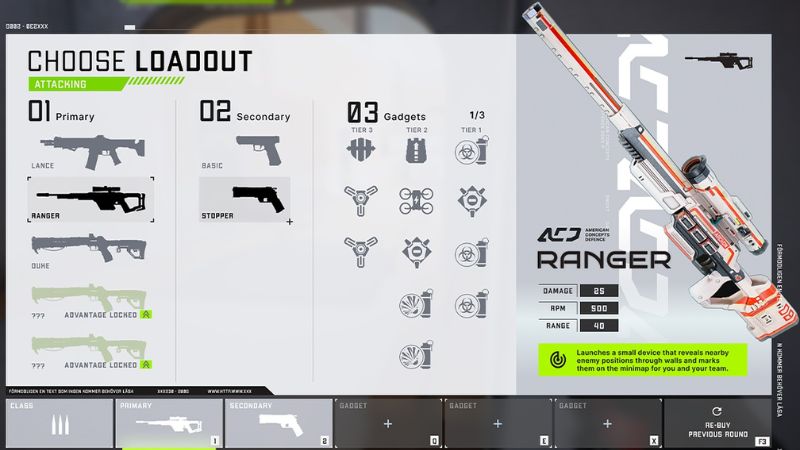The image size is (800, 450).
Task: Open the Class slot with bullets icon
Action: pyautogui.click(x=58, y=423)
